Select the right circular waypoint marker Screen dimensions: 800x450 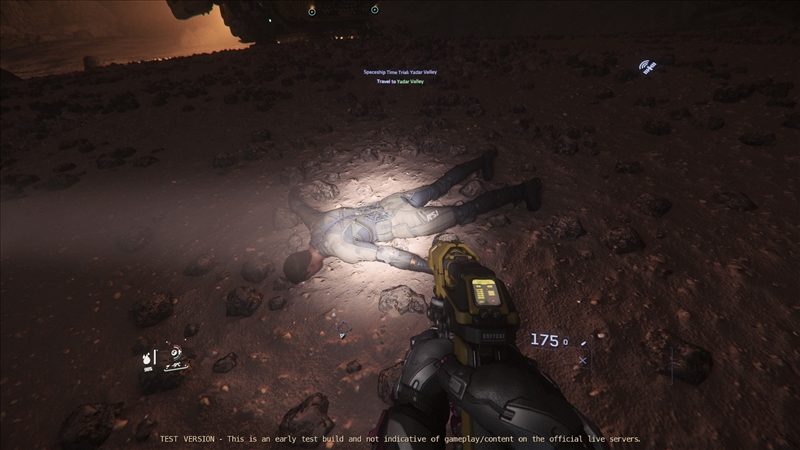click(x=374, y=10)
